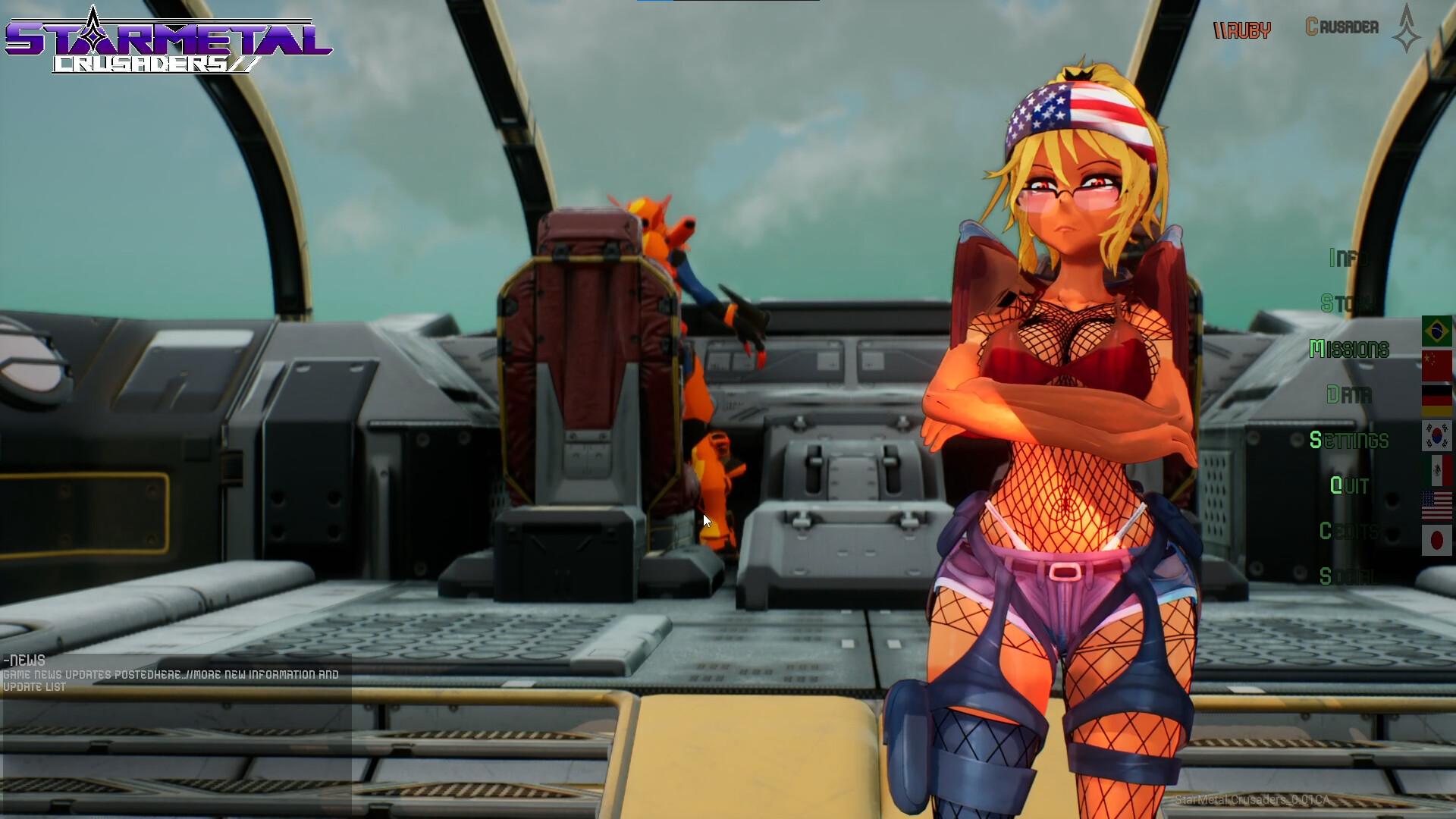Click the Ruby pilot name label
Viewport: 1456px width, 819px height.
pyautogui.click(x=1242, y=30)
